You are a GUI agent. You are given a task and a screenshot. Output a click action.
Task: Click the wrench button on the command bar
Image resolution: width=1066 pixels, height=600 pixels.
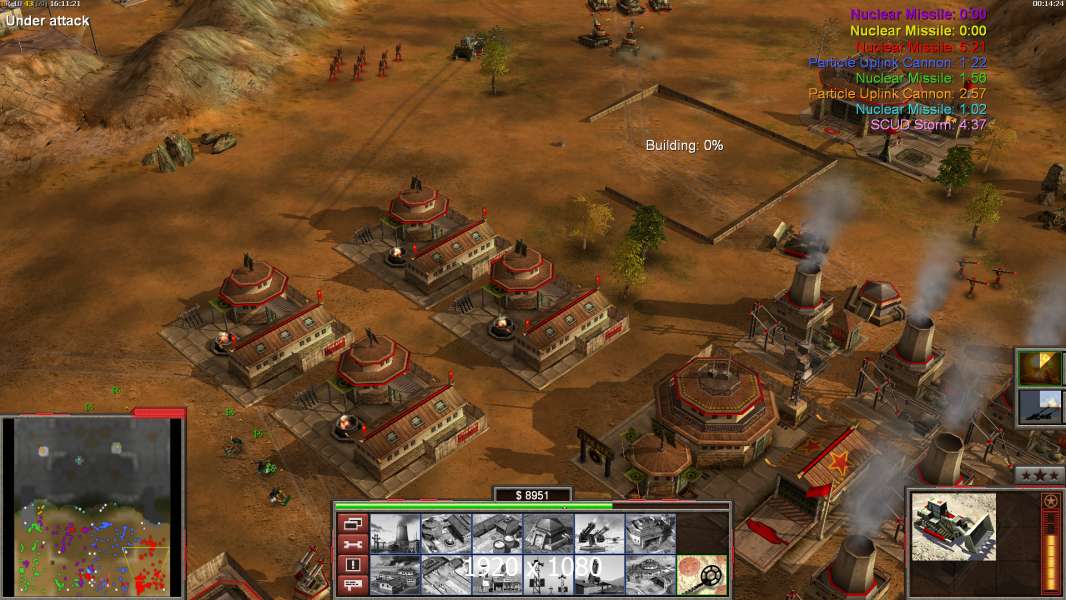pos(353,544)
